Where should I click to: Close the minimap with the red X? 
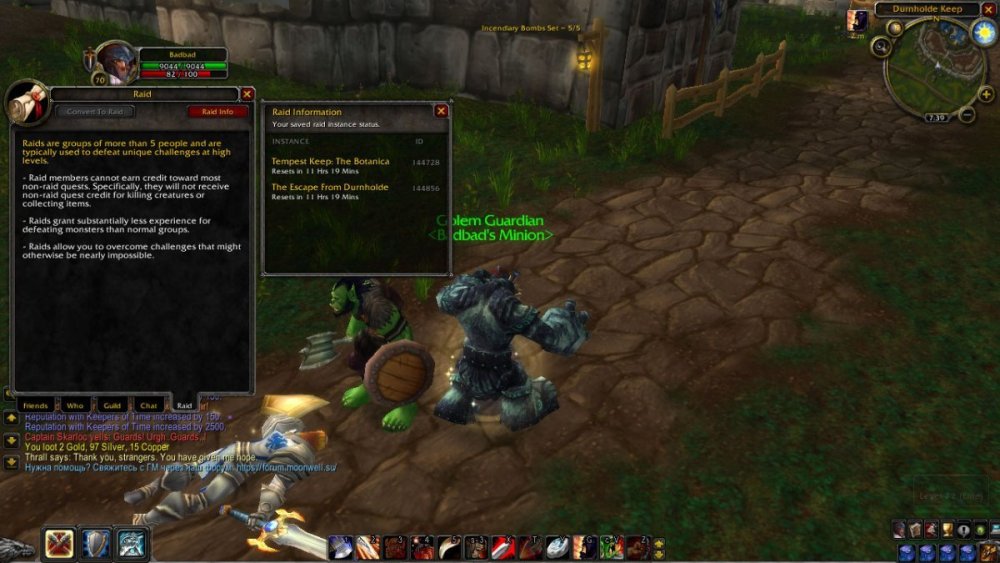(989, 9)
